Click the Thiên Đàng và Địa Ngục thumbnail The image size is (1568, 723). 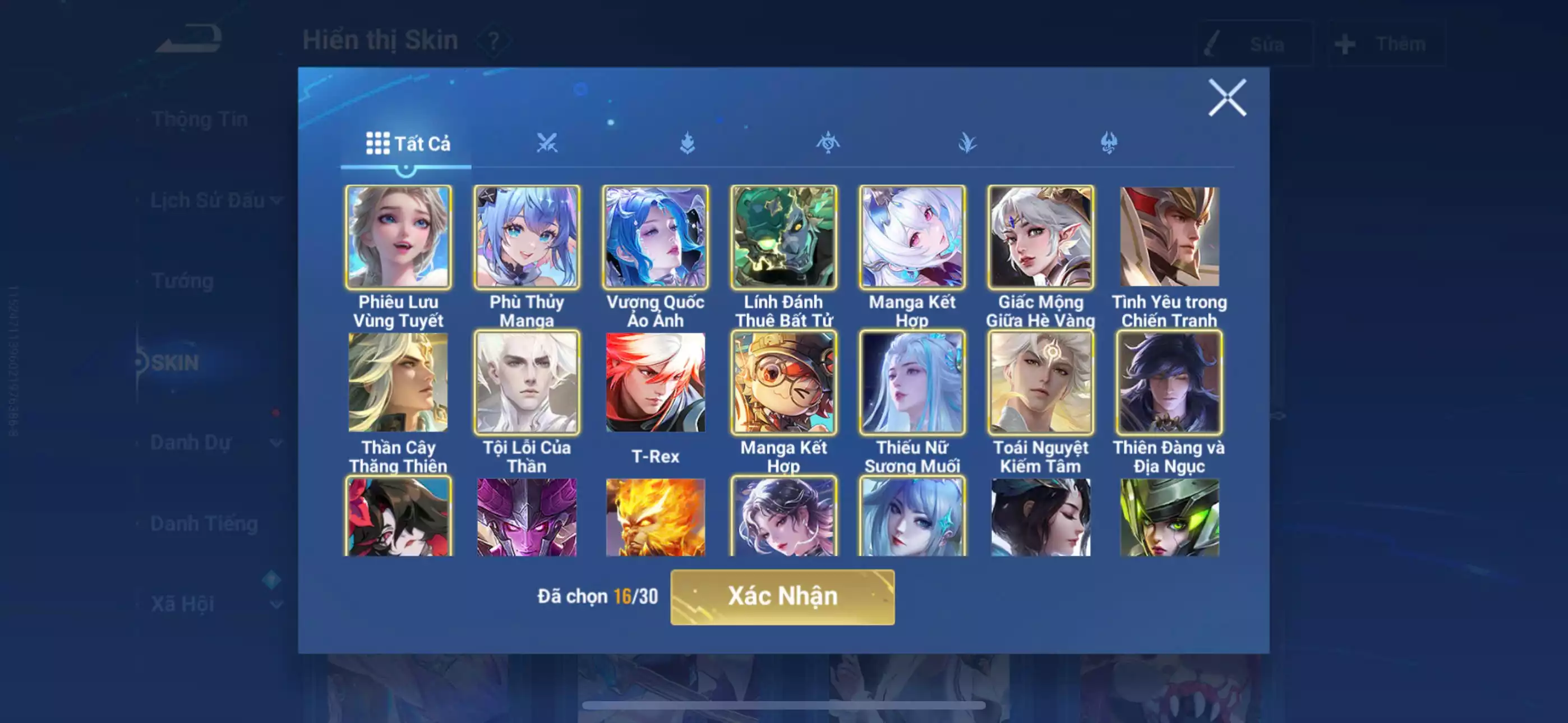1169,382
